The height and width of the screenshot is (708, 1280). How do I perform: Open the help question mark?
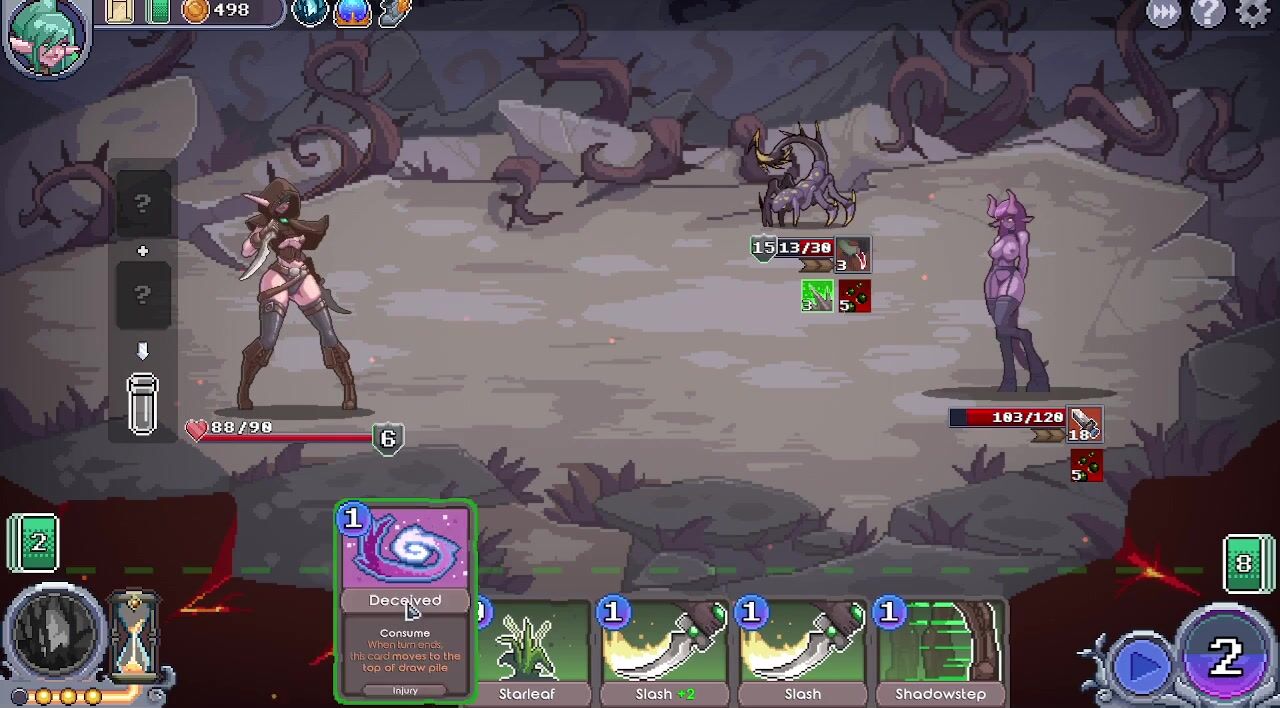(1208, 13)
